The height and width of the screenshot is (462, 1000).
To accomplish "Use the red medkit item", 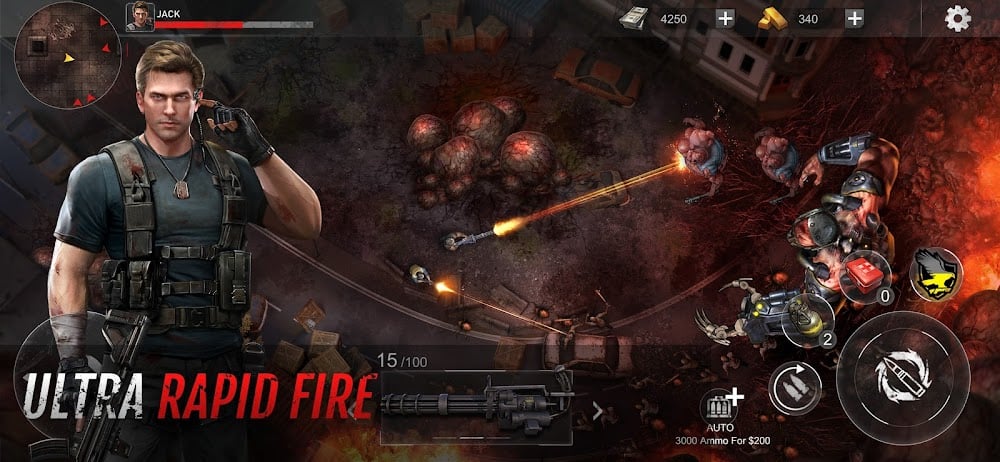I will [x=865, y=277].
